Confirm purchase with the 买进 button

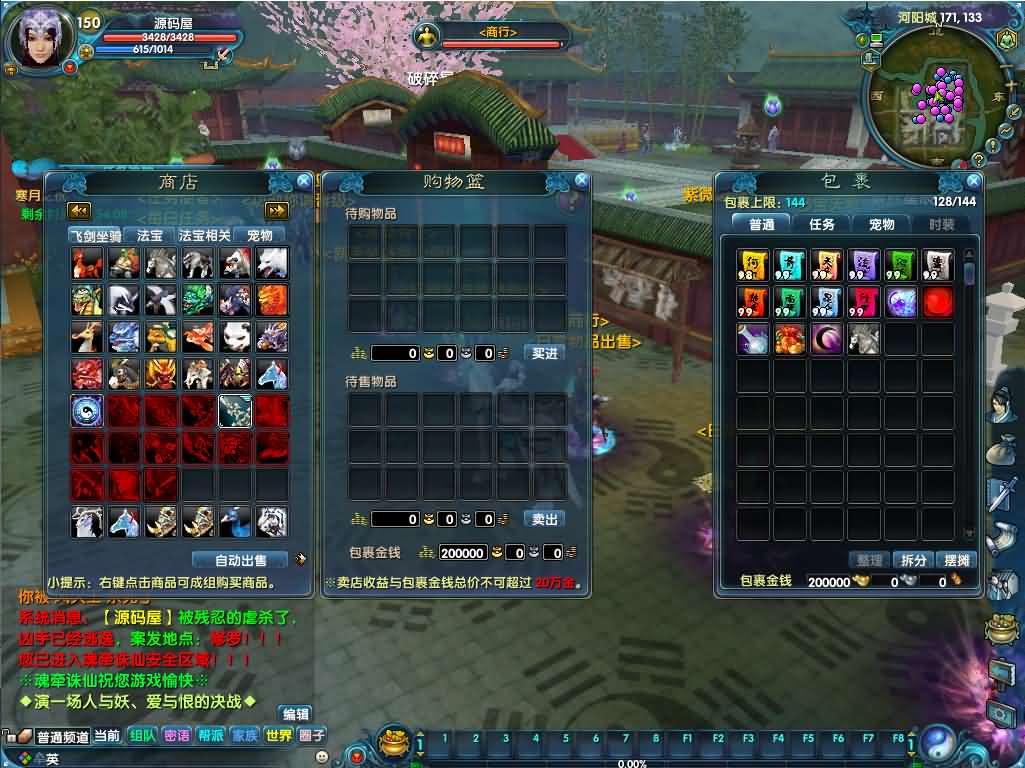pyautogui.click(x=544, y=353)
